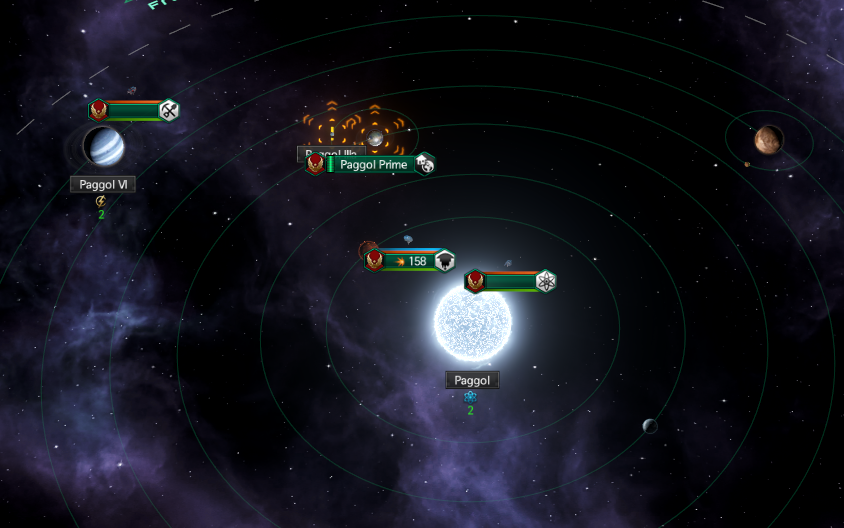Screen dimensions: 844x528
Task: Select the fleet banner showing 158 power
Action: click(410, 261)
